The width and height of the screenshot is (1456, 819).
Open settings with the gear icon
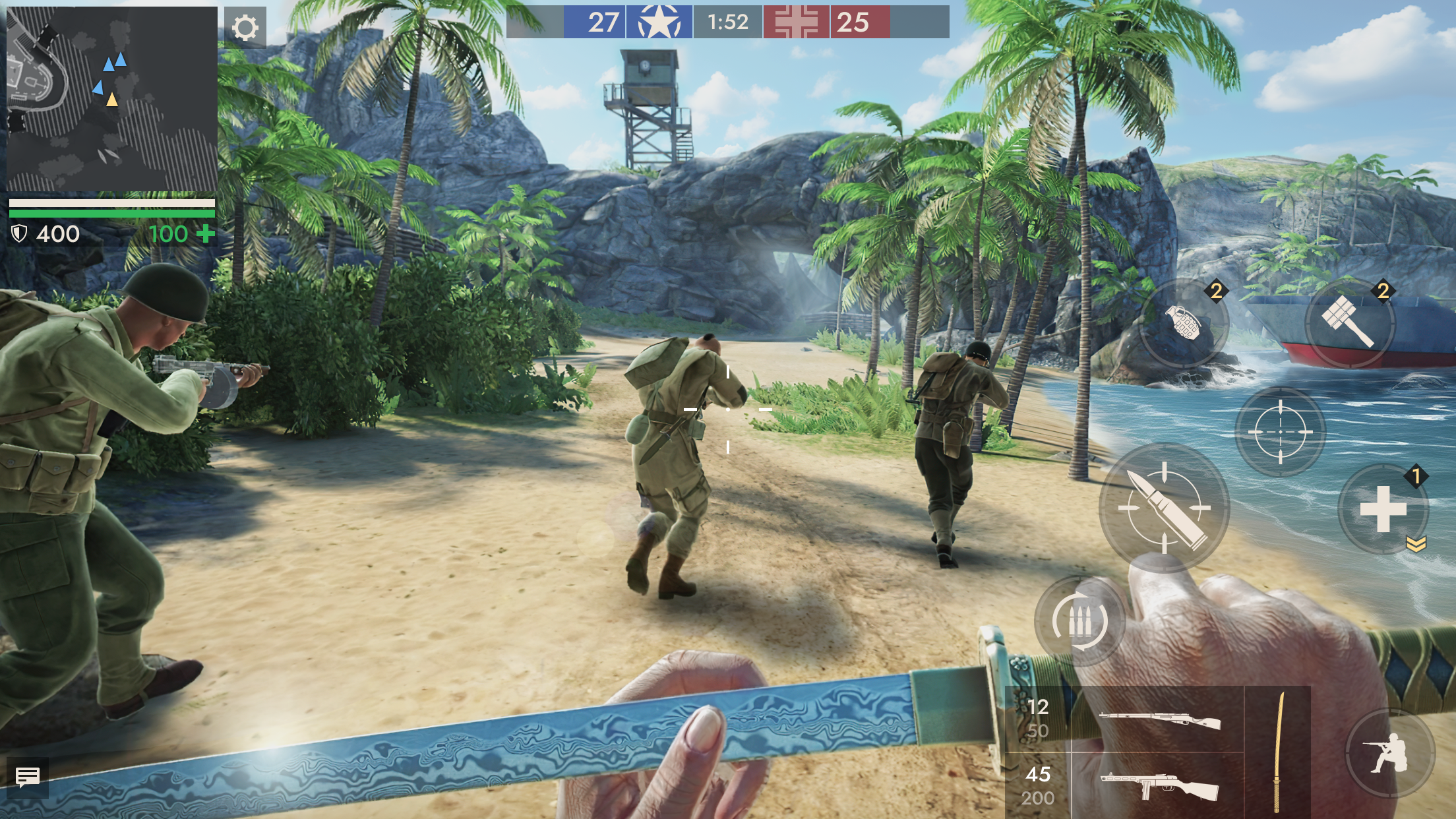[245, 28]
